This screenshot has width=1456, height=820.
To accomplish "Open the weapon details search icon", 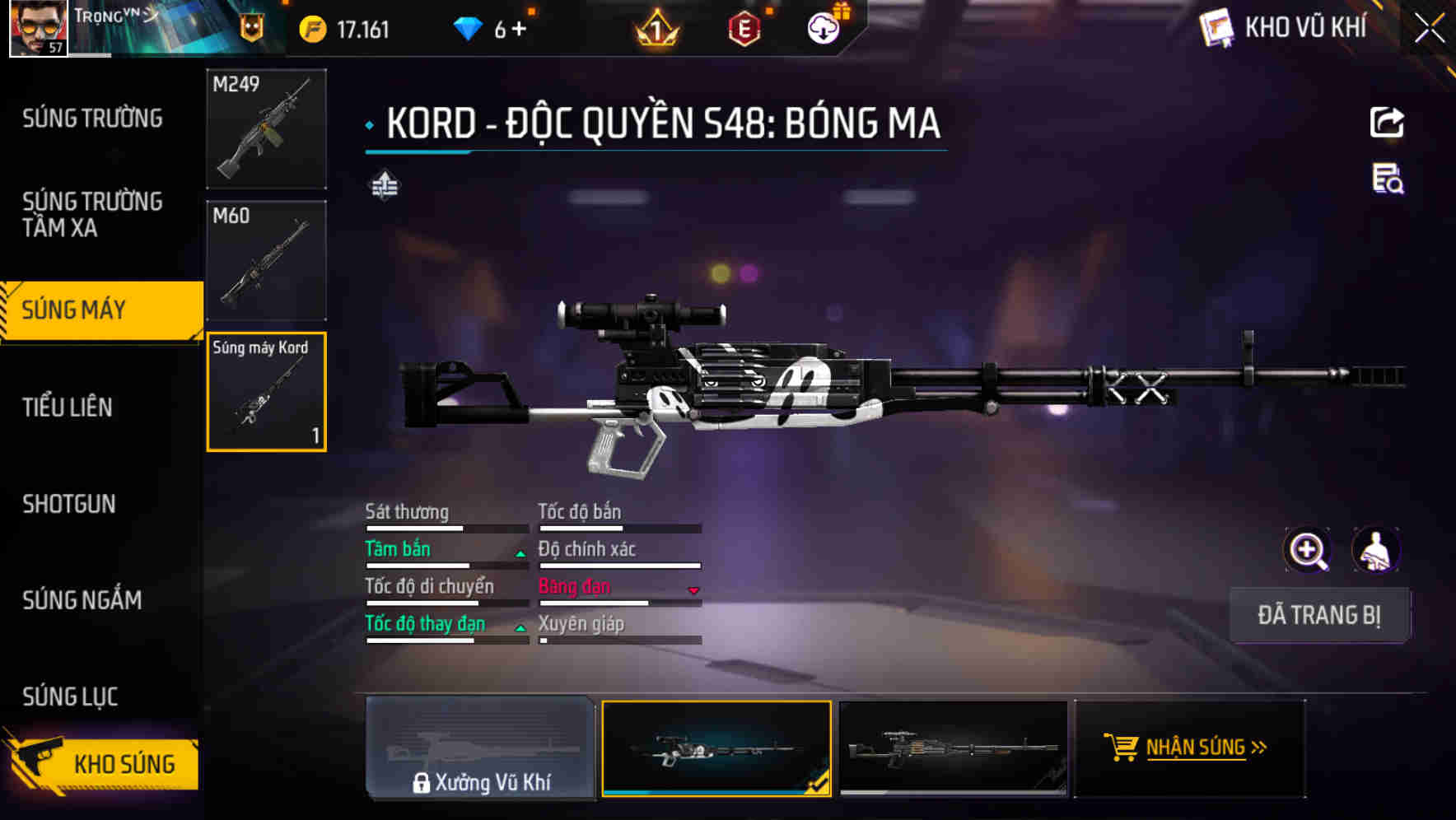I will [x=1388, y=179].
